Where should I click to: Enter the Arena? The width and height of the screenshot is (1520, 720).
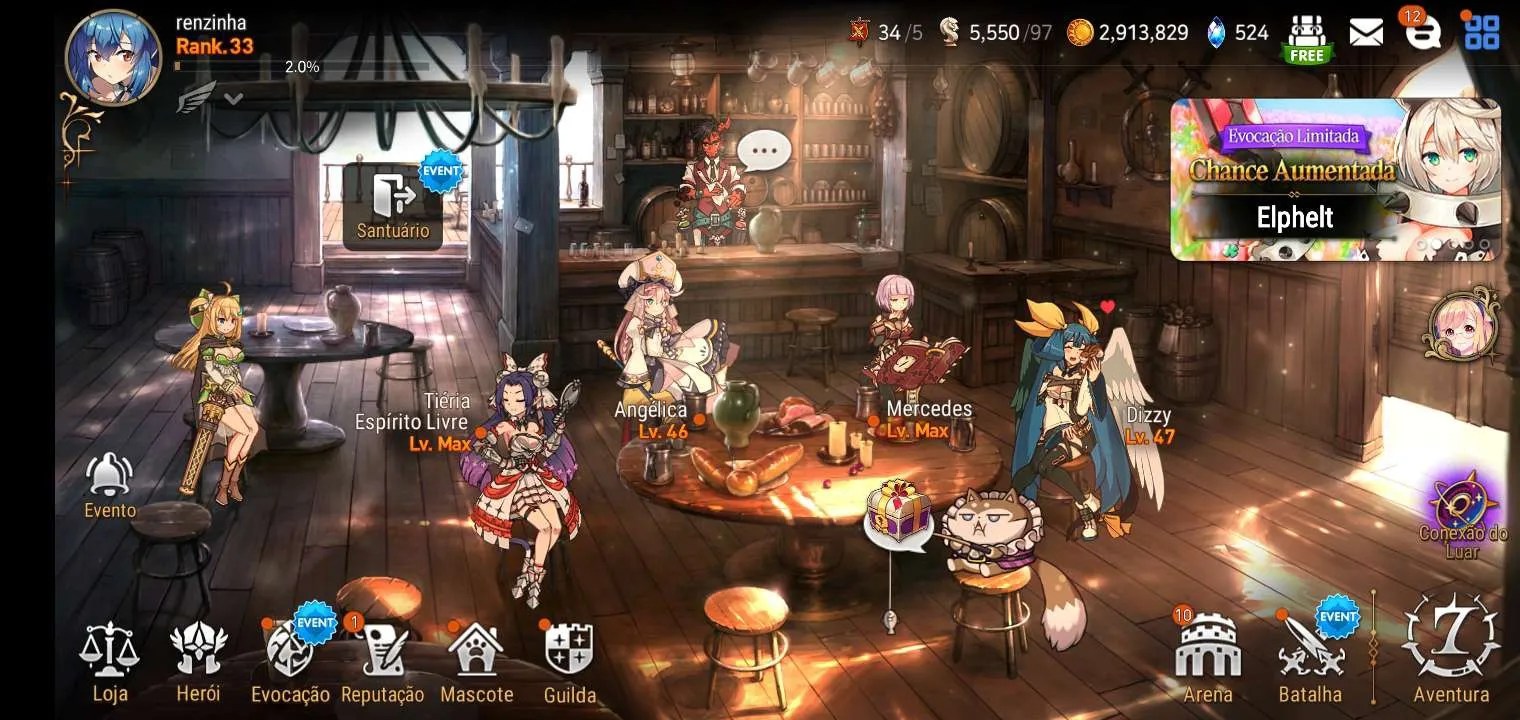1207,660
